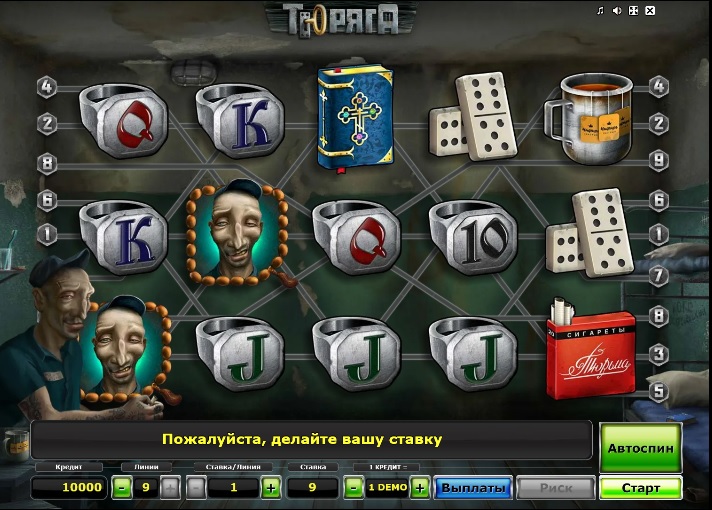Click payline number 3 marker

658,353
